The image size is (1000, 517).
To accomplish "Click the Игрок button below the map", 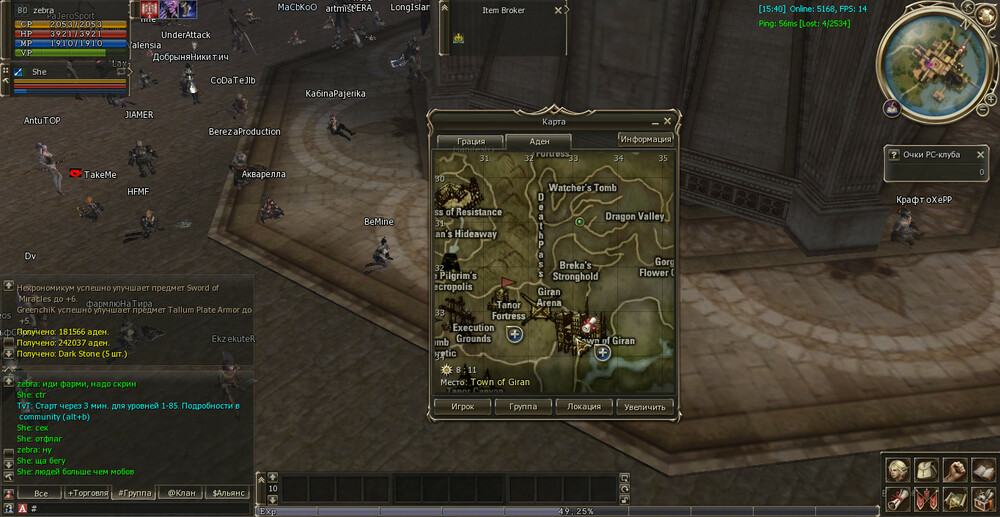I will coord(462,407).
